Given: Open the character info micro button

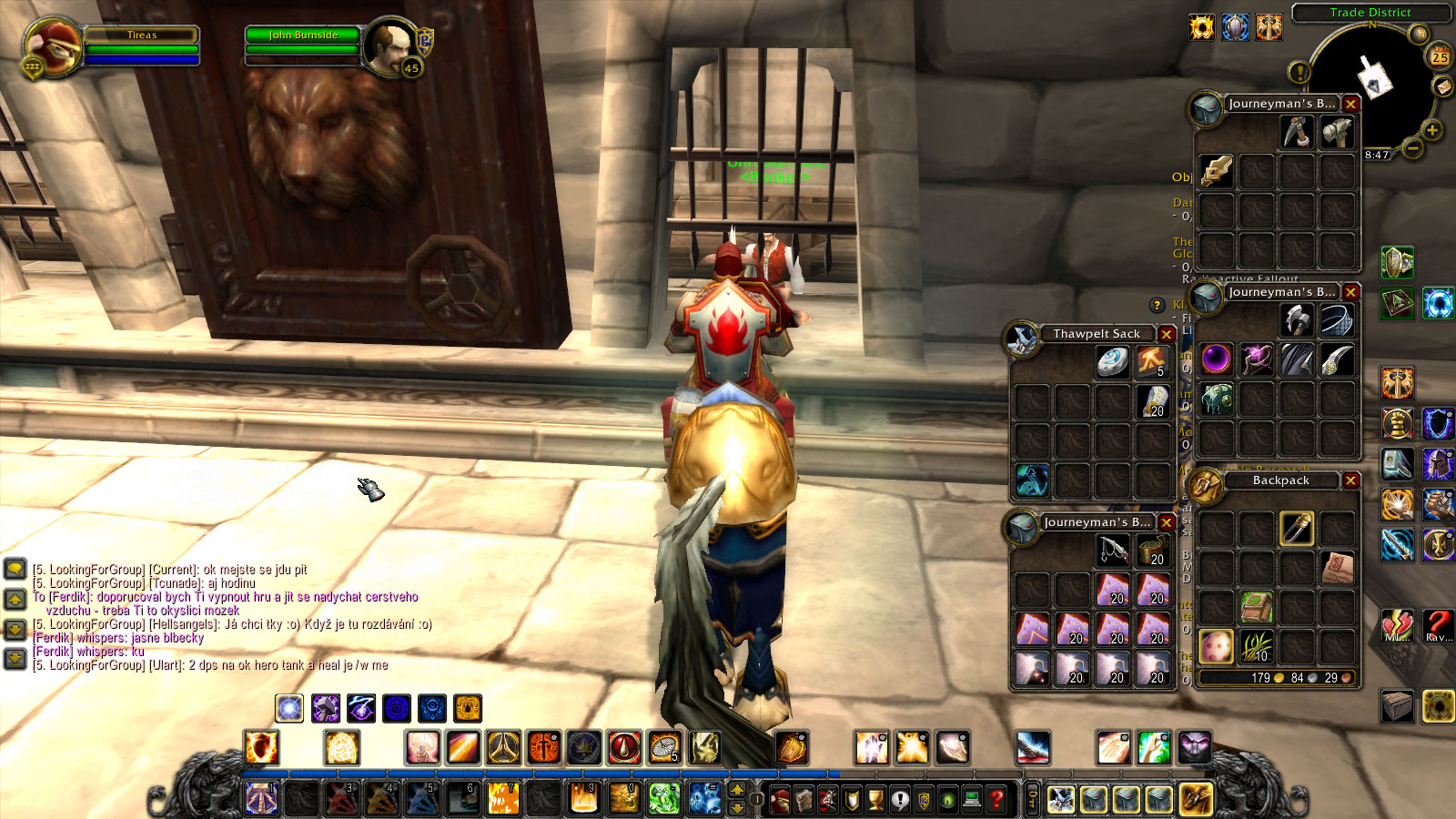Looking at the screenshot, I should click(x=781, y=800).
